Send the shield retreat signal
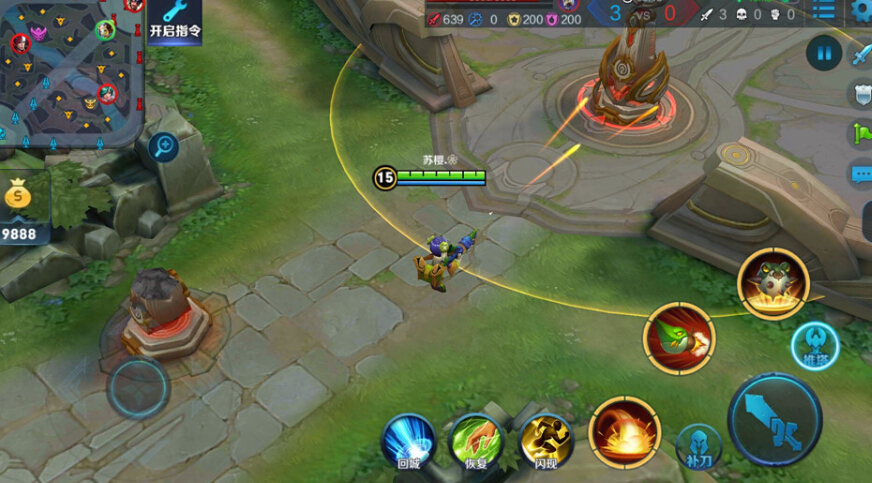This screenshot has width=872, height=483. [861, 95]
